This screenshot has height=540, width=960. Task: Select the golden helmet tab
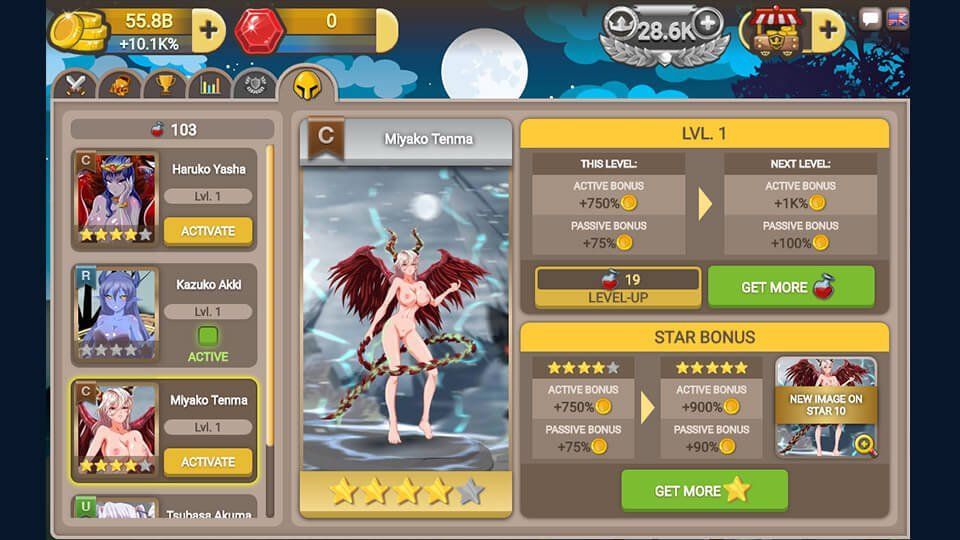click(306, 85)
